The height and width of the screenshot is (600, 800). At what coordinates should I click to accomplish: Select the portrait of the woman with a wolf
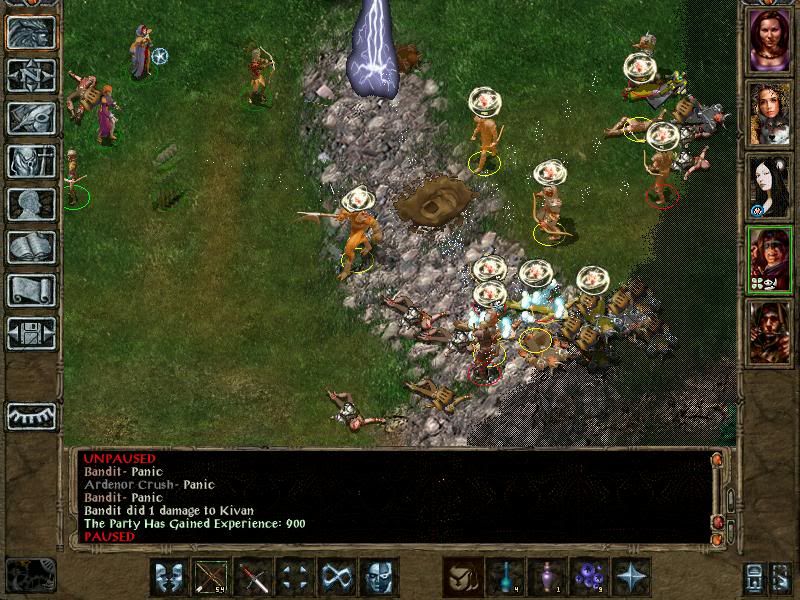[769, 113]
